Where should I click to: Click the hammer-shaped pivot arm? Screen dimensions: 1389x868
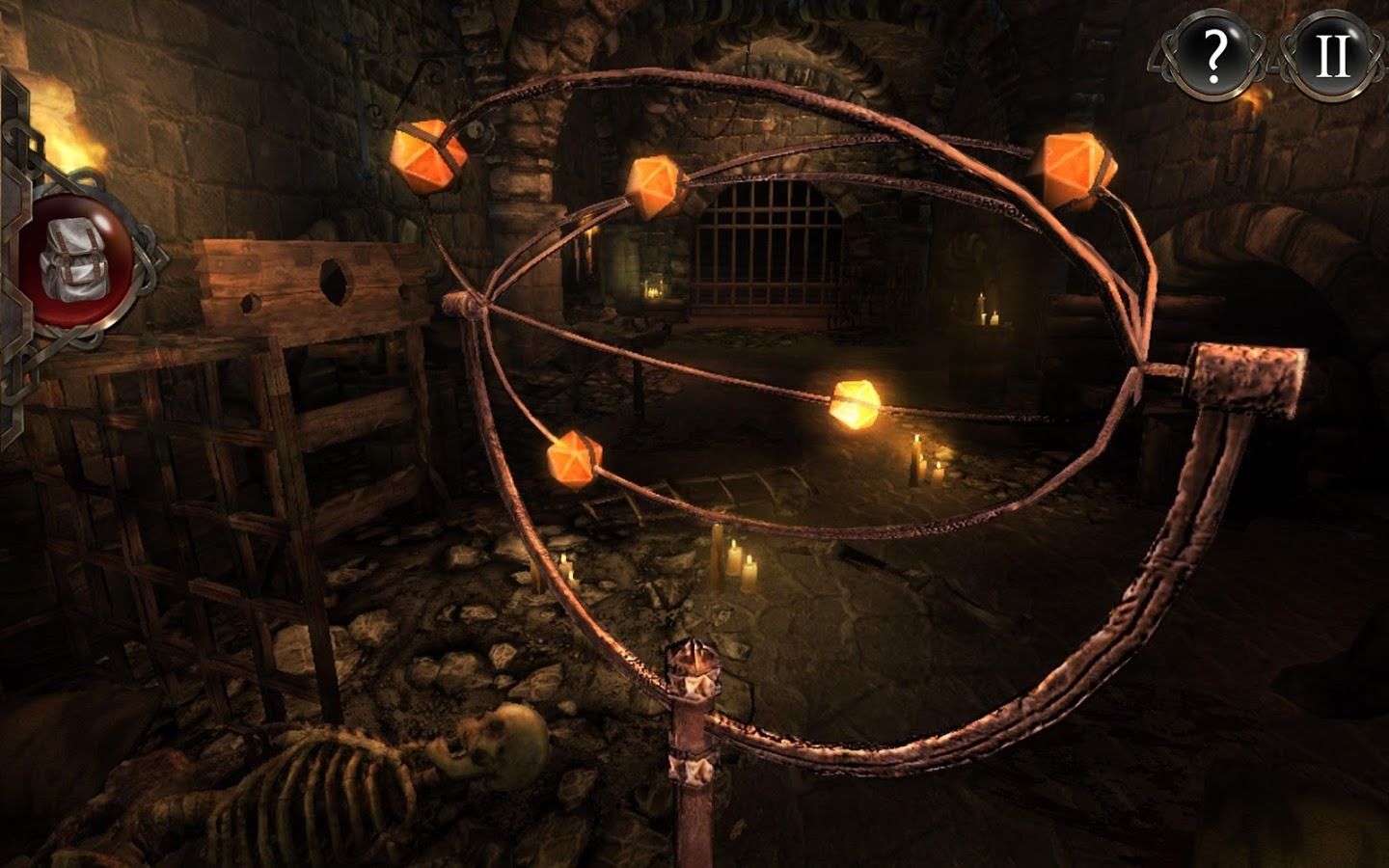coord(1244,376)
